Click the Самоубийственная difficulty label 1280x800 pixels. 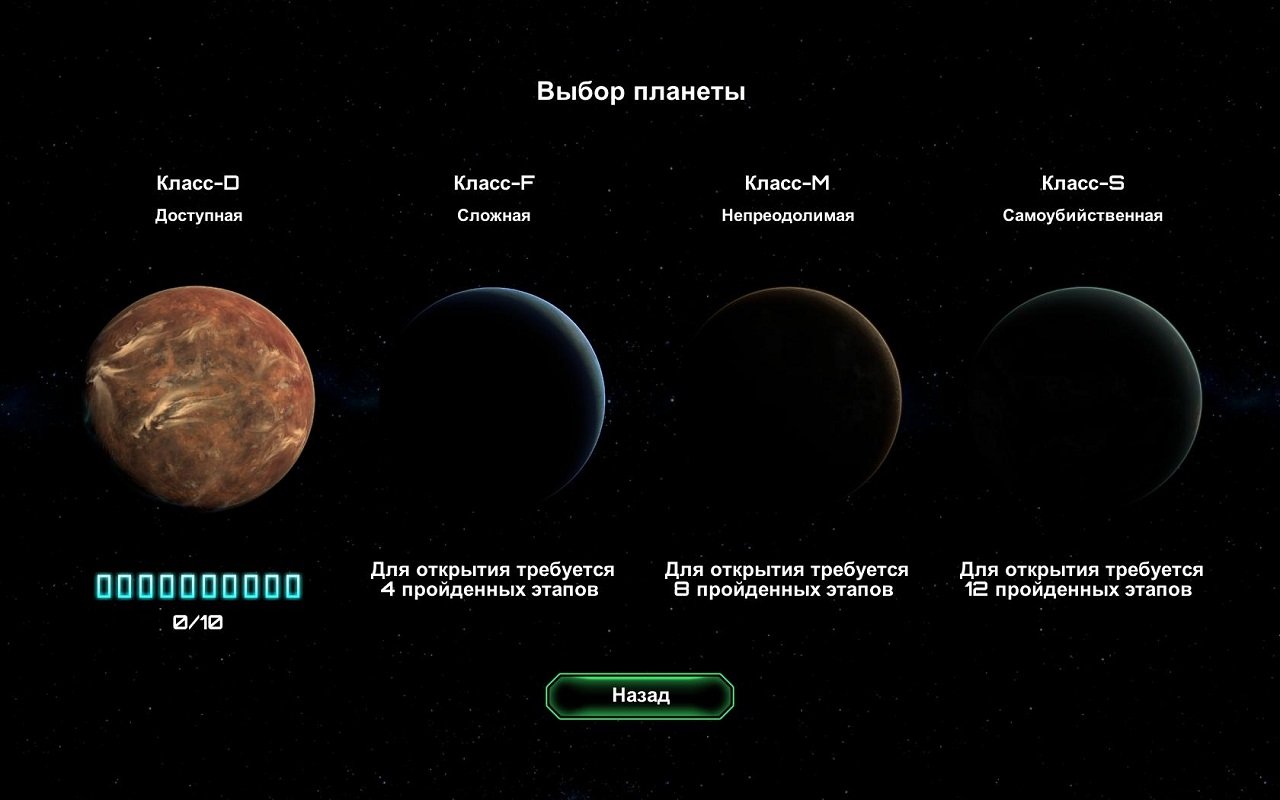point(1083,214)
